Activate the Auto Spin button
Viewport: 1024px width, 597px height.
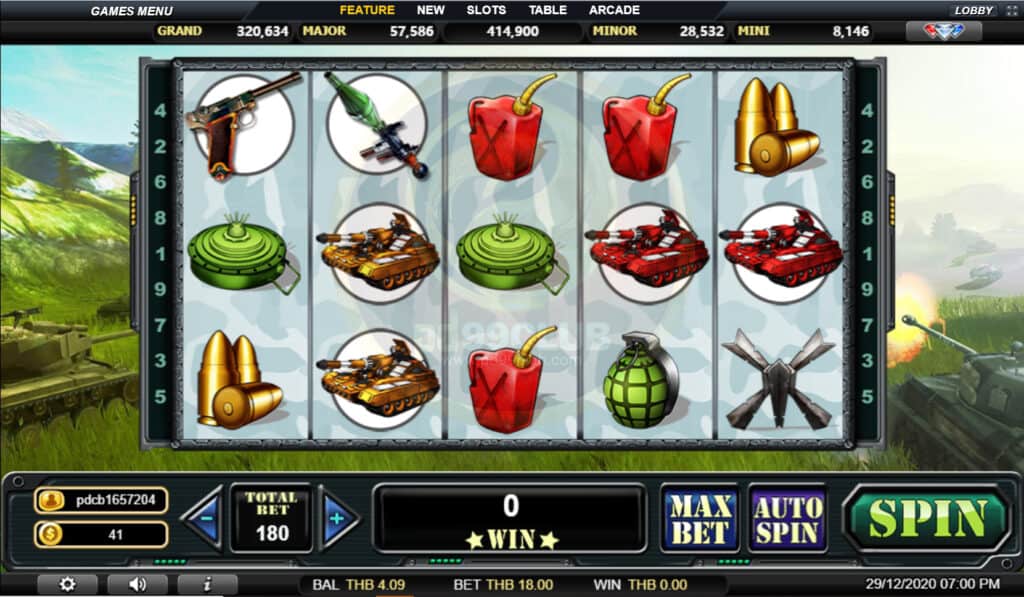pos(787,518)
